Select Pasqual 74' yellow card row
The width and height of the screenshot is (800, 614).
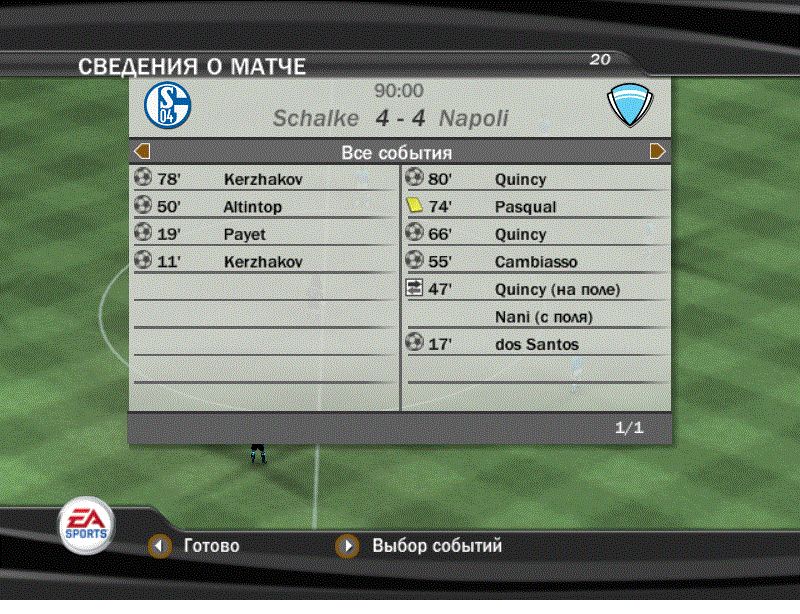coord(535,207)
